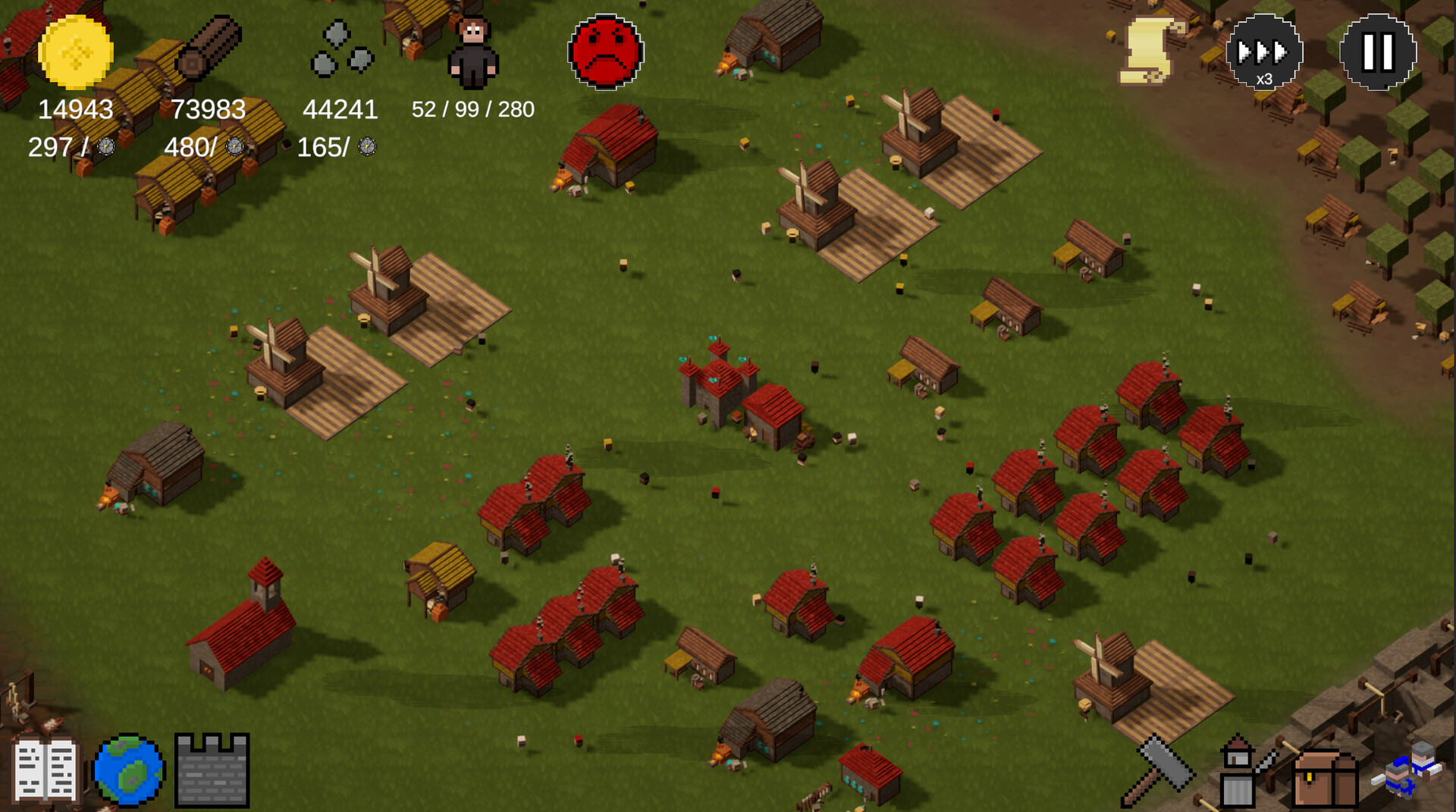Click the 52/99/280 population counter
Screen dimensions: 1456x812
pyautogui.click(x=472, y=109)
